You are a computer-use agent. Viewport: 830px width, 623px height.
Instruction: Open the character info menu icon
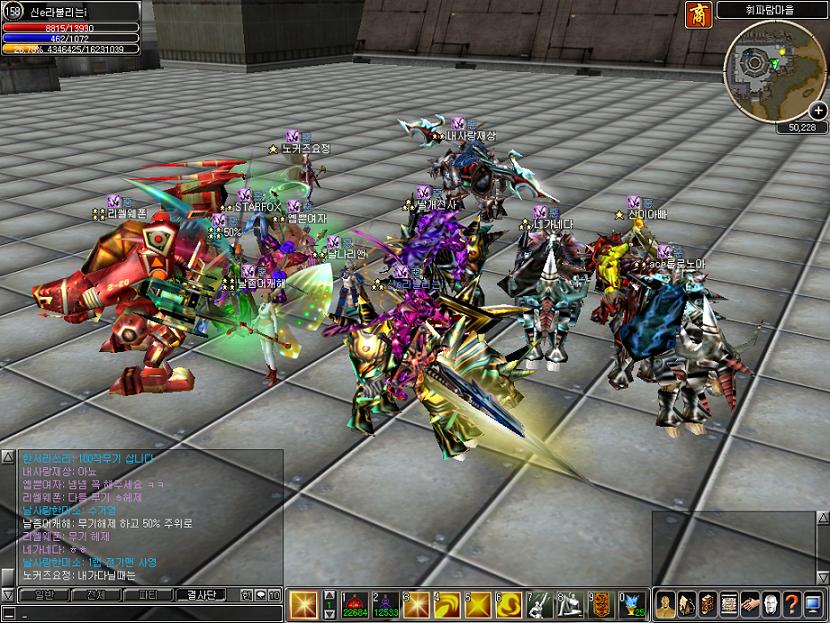665,604
